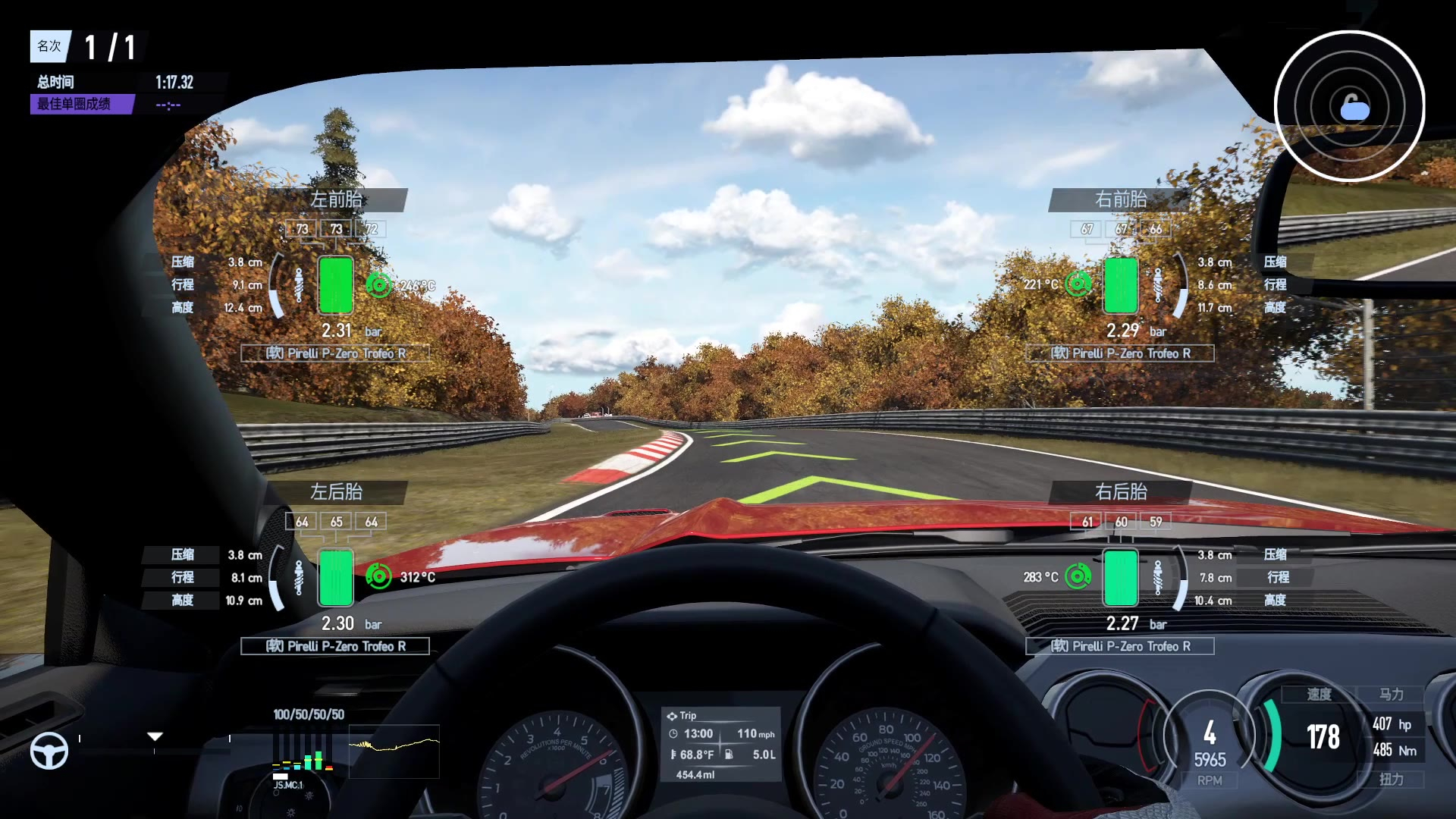Choose the 右前胎 tire panel header
The height and width of the screenshot is (819, 1456).
tap(1120, 199)
